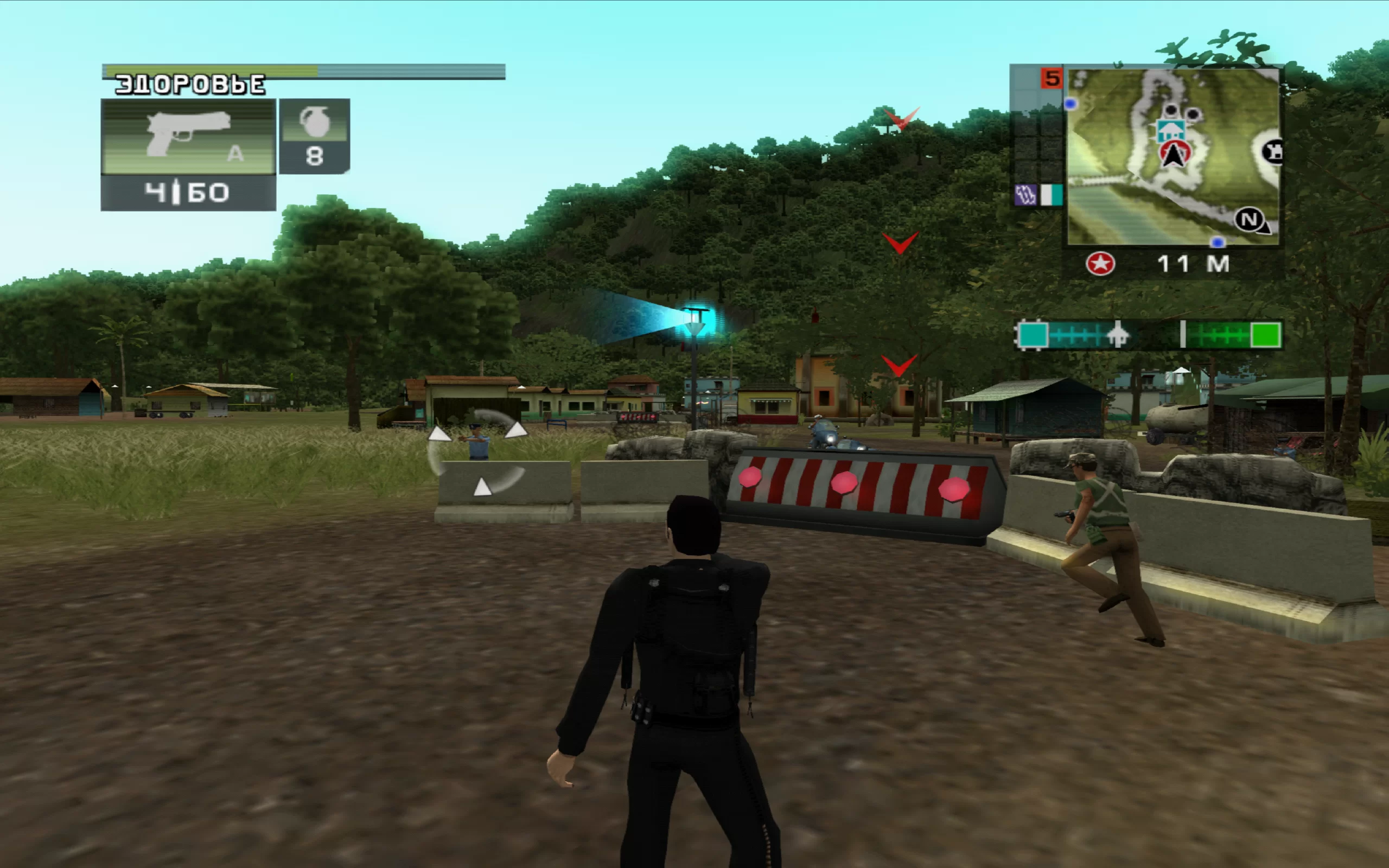
Task: Click the purple faction emblem icon
Action: [1025, 195]
